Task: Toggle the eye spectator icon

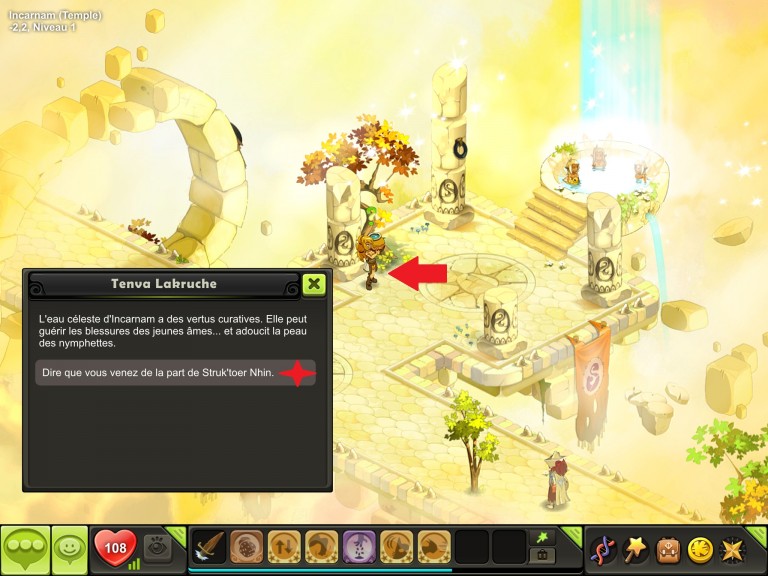Action: click(x=157, y=548)
